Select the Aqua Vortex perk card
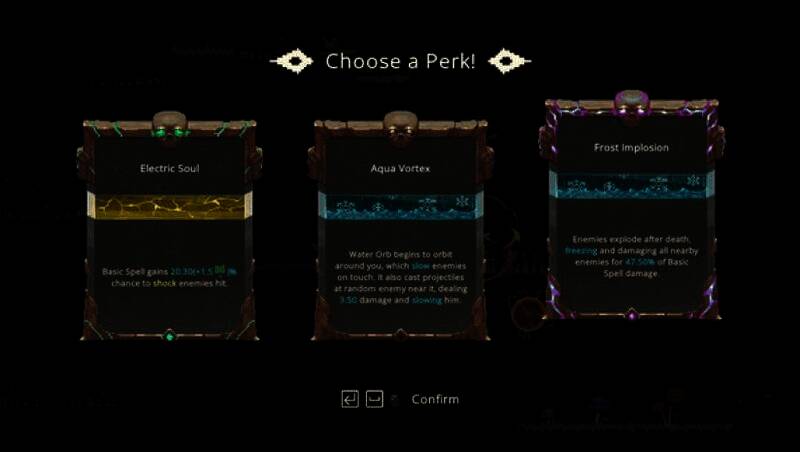This screenshot has height=452, width=800. tap(400, 230)
